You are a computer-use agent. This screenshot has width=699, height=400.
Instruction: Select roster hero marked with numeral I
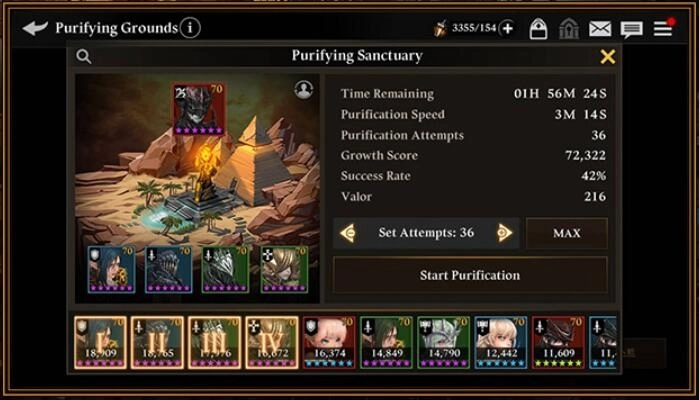click(100, 342)
